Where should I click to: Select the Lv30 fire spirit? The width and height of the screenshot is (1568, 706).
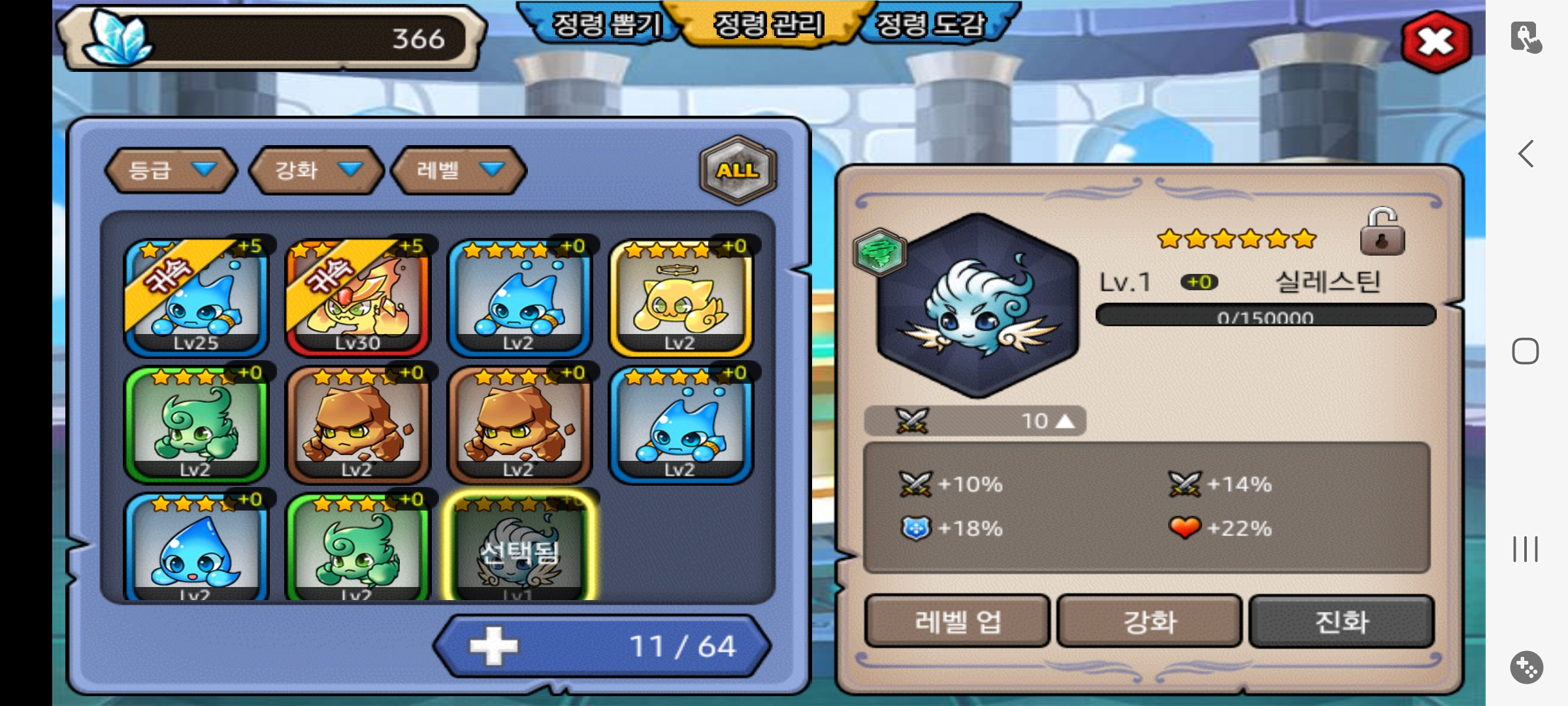(358, 297)
